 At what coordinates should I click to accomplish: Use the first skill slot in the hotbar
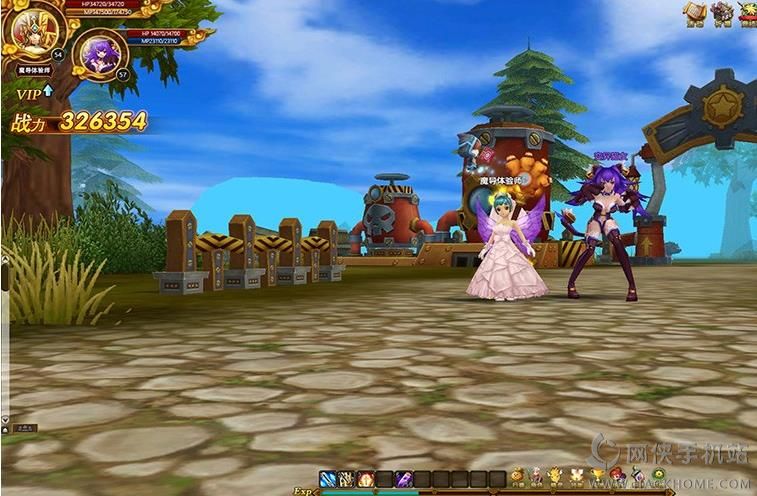tap(328, 478)
